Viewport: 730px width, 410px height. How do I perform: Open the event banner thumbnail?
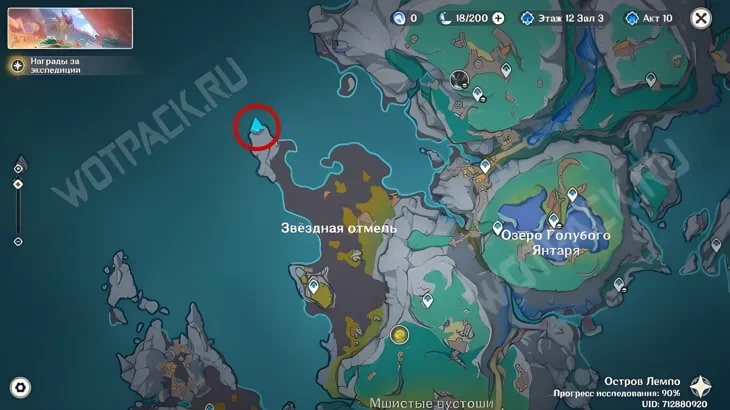(70, 28)
